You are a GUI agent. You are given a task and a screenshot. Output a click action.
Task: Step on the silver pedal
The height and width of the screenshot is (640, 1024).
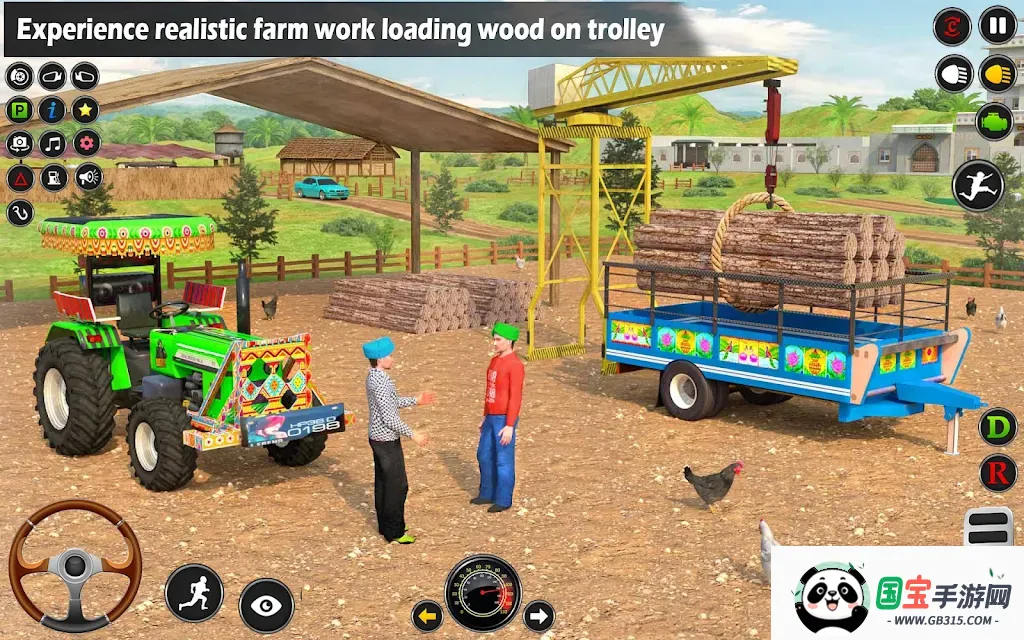(x=988, y=527)
